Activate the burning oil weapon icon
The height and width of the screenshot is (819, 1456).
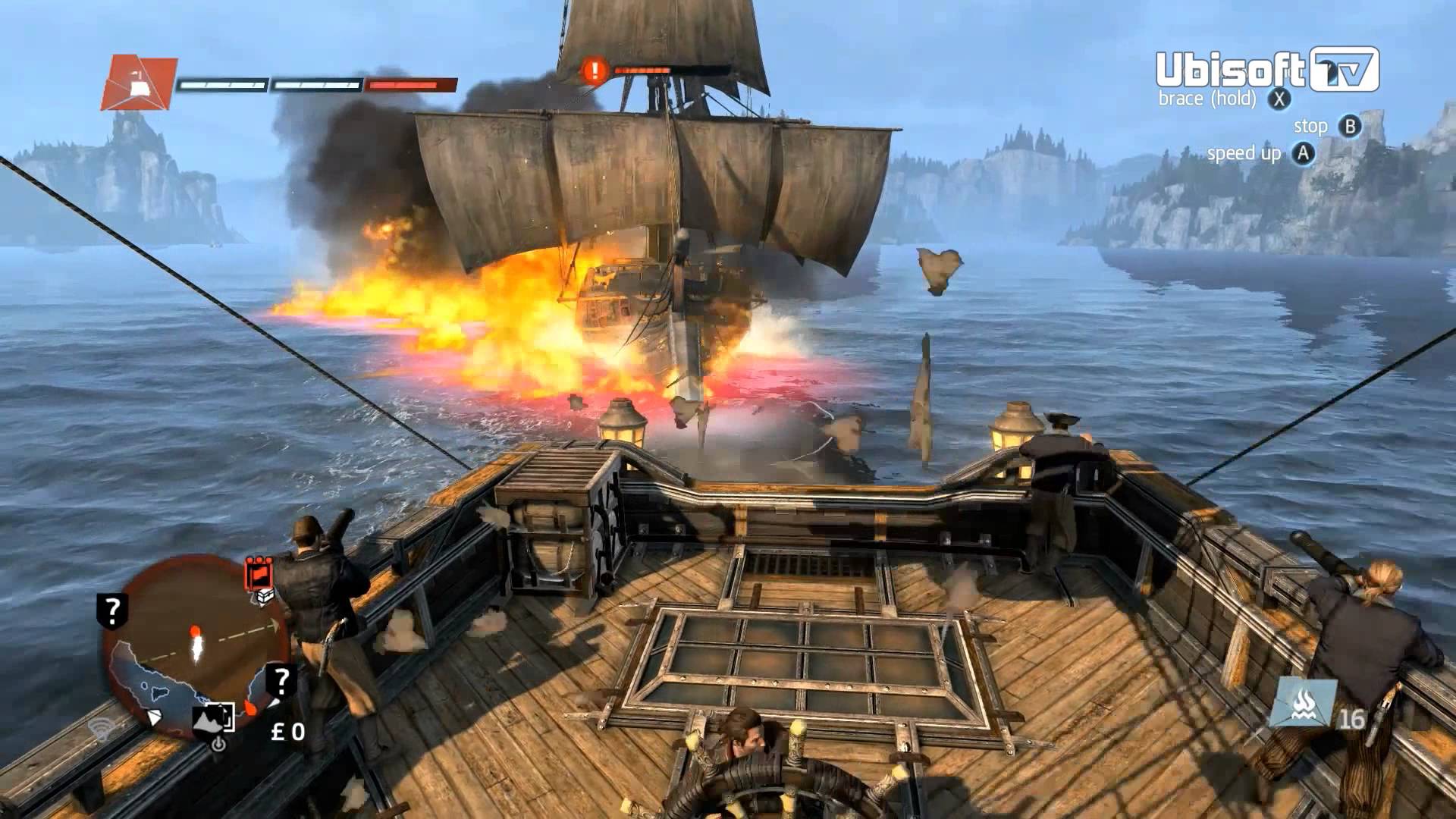1303,702
